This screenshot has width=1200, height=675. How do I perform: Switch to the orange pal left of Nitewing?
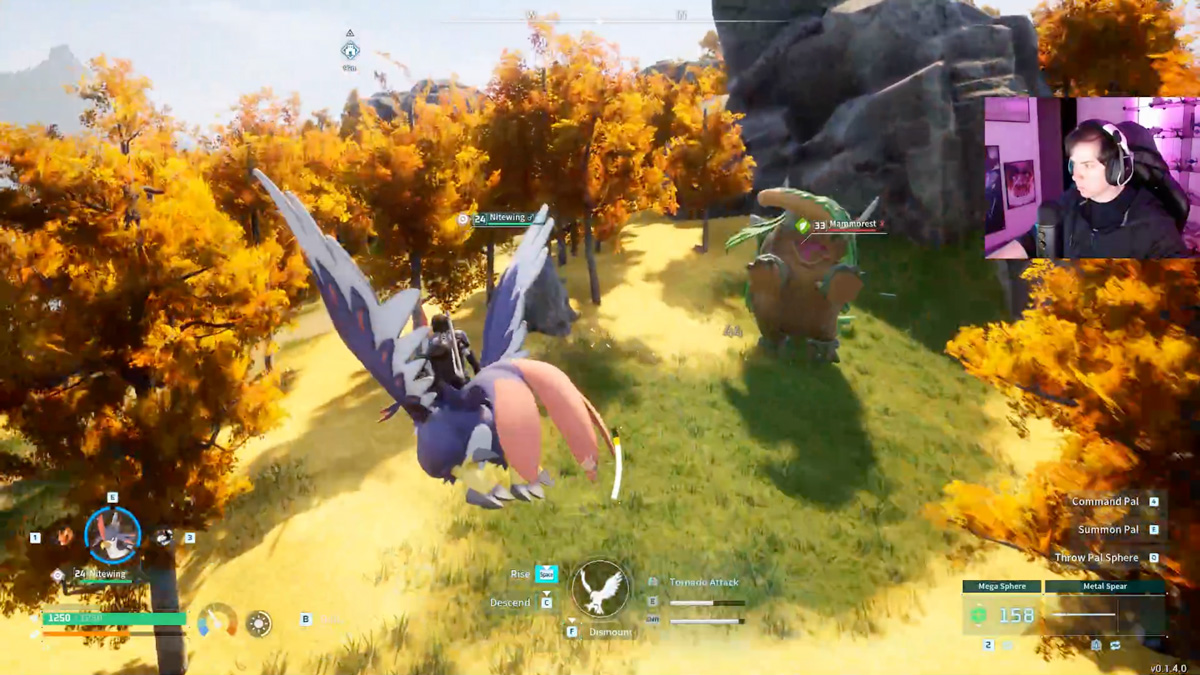65,537
